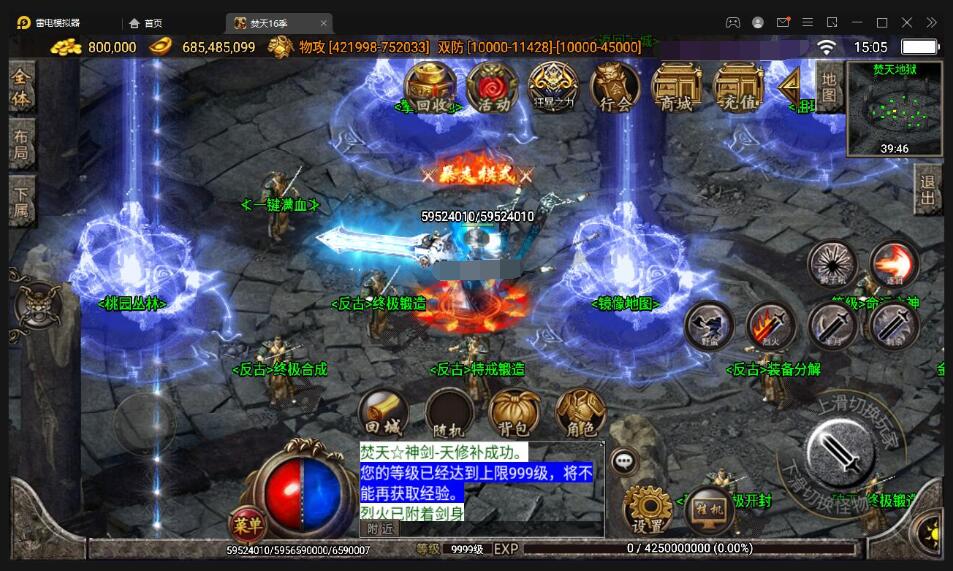Open the 回收 recycle menu
The image size is (953, 571).
coord(430,87)
